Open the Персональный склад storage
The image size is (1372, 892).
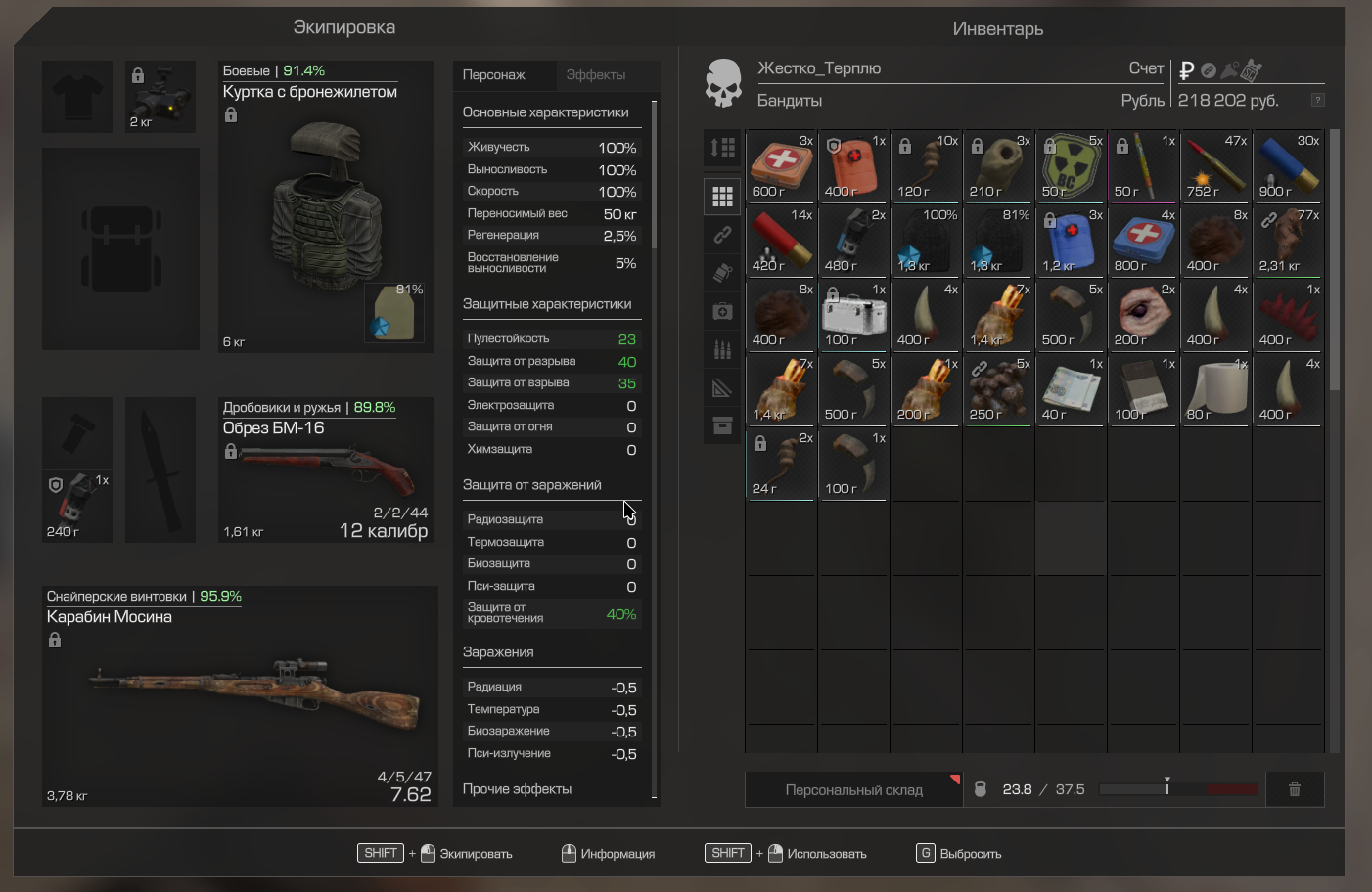click(853, 789)
